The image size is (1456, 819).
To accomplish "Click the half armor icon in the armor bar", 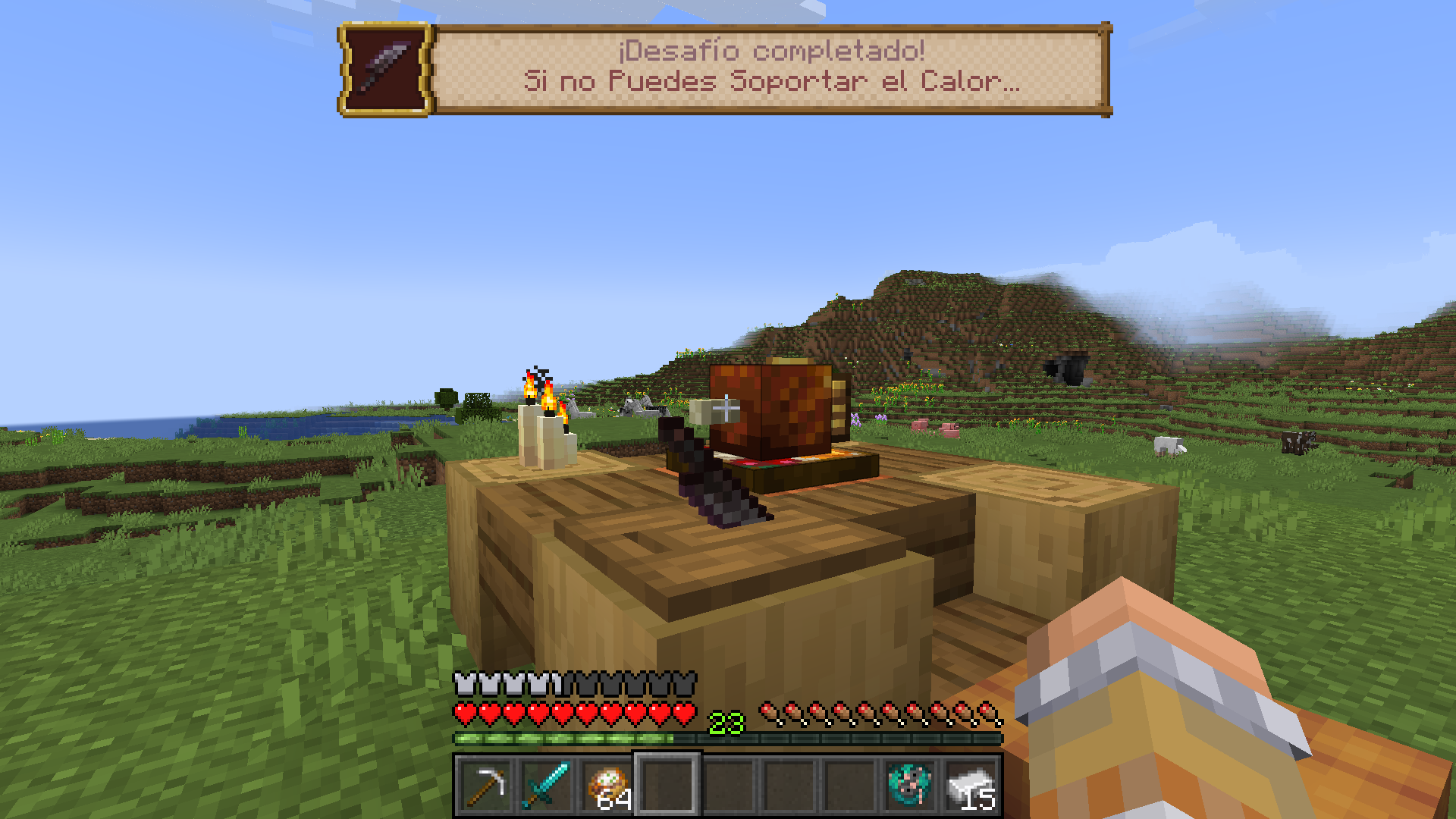I will coord(563,683).
